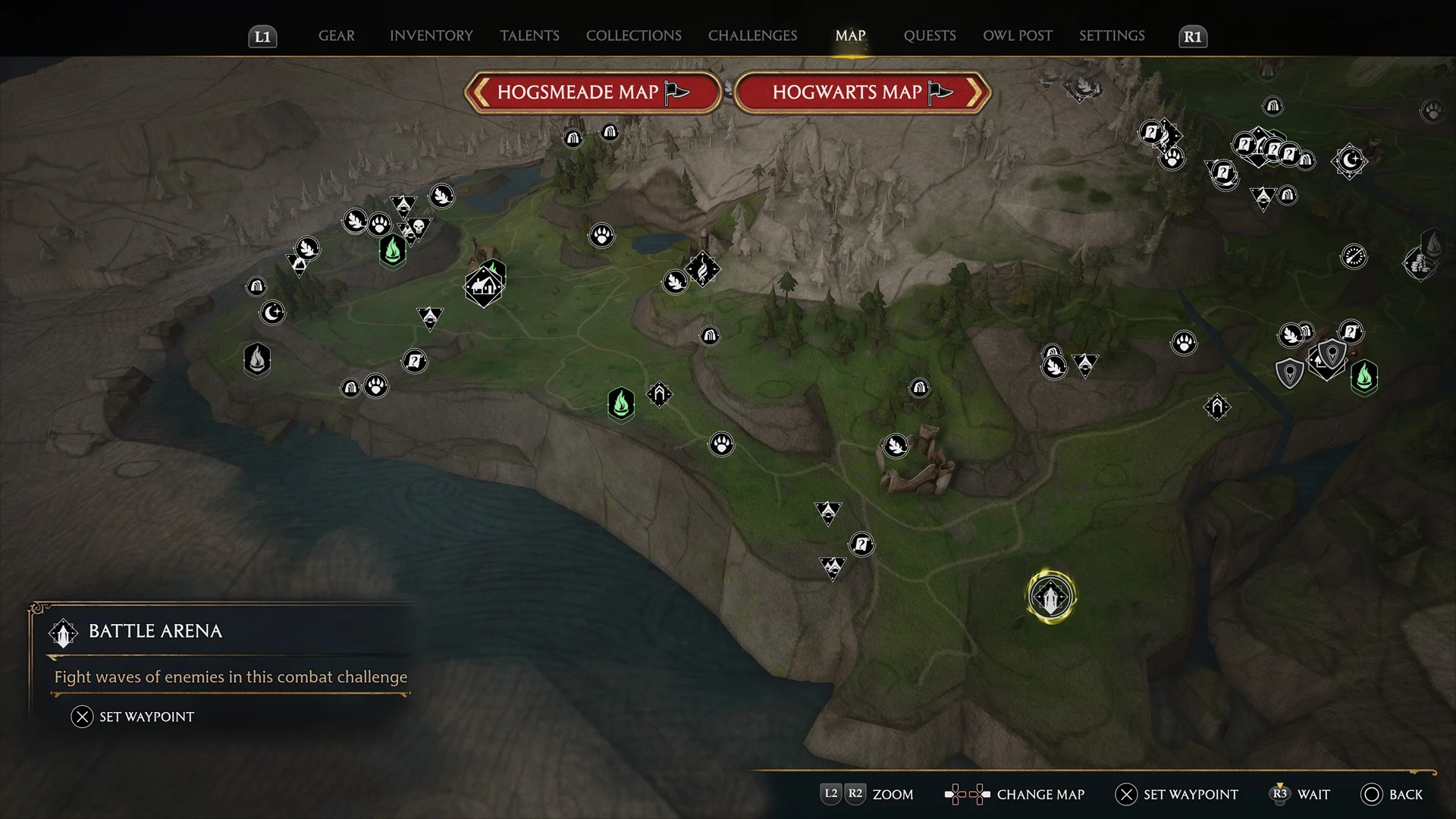Select the hamlet house marker on map
The width and height of the screenshot is (1456, 819).
(x=483, y=287)
